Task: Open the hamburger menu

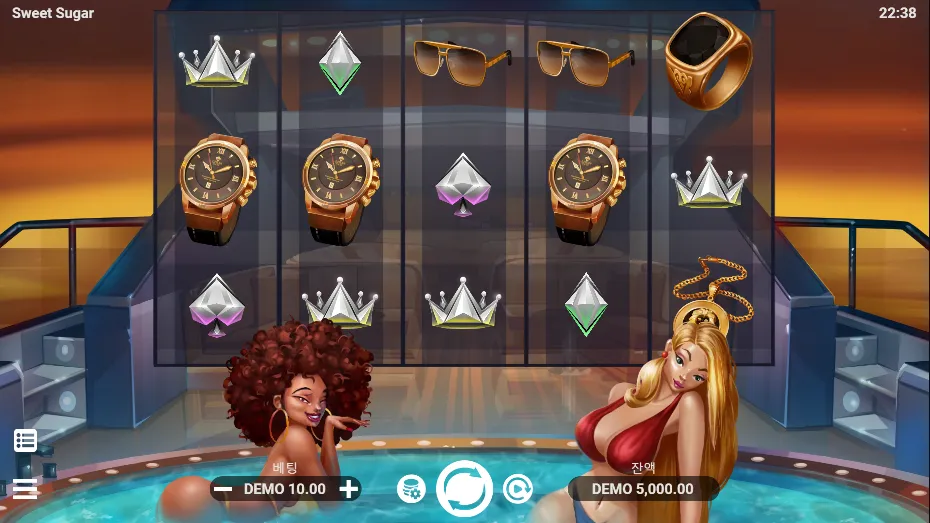Action: (x=25, y=489)
